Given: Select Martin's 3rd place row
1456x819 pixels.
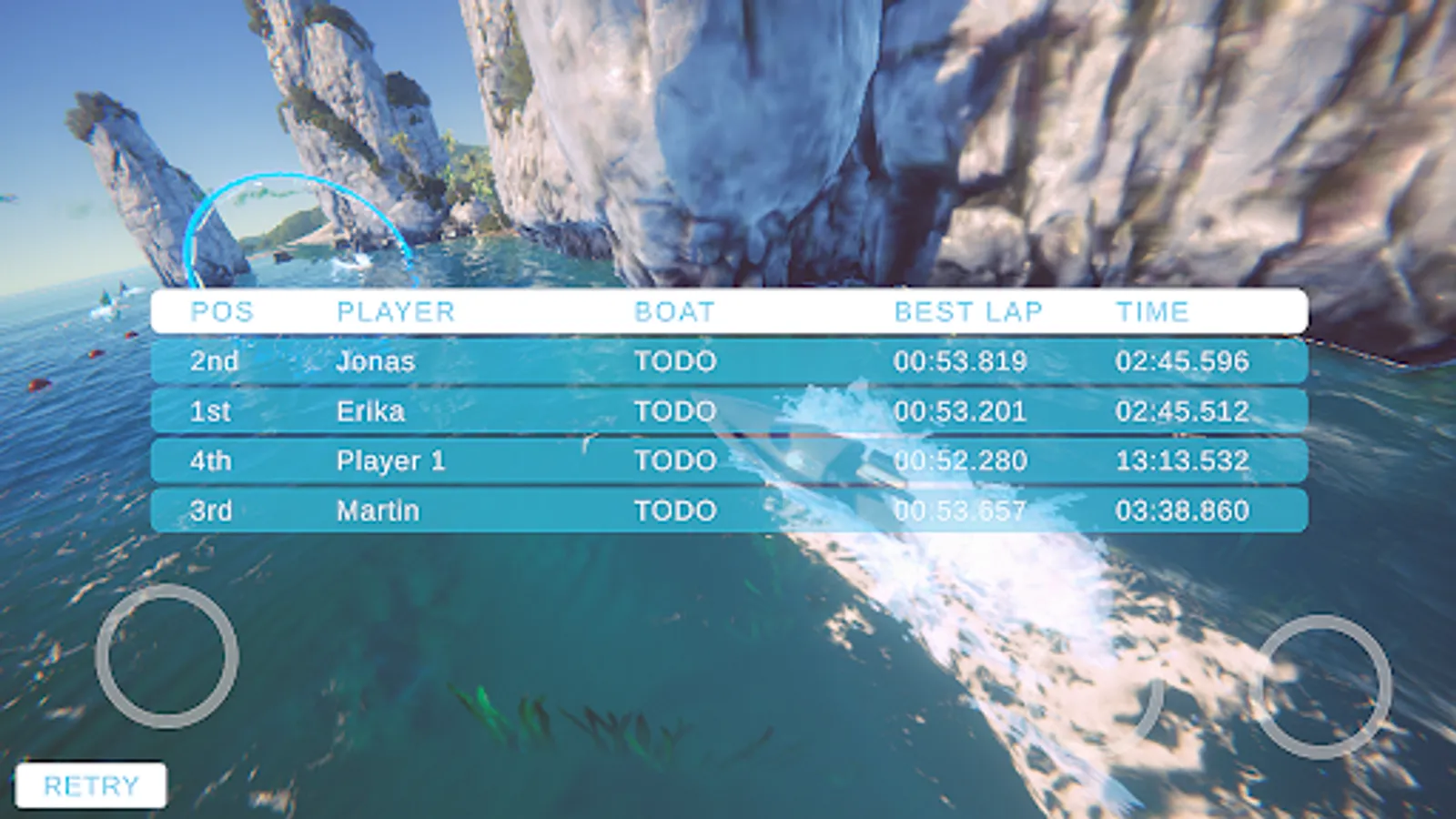Looking at the screenshot, I should [728, 511].
